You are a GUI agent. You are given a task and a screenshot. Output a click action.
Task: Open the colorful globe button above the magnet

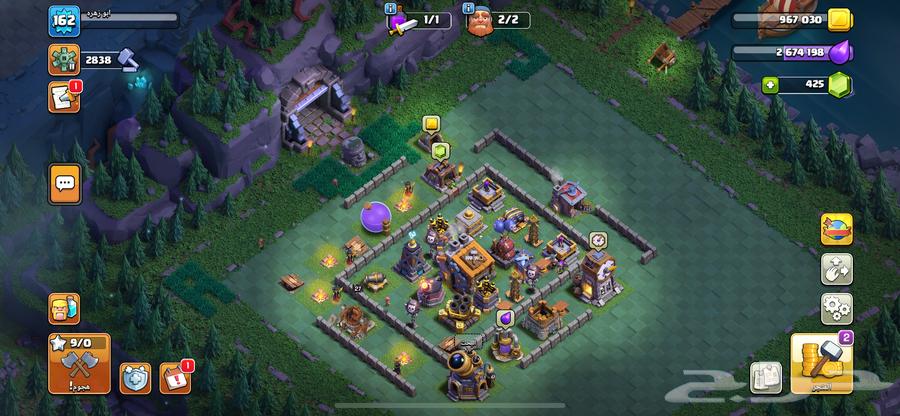(x=836, y=229)
